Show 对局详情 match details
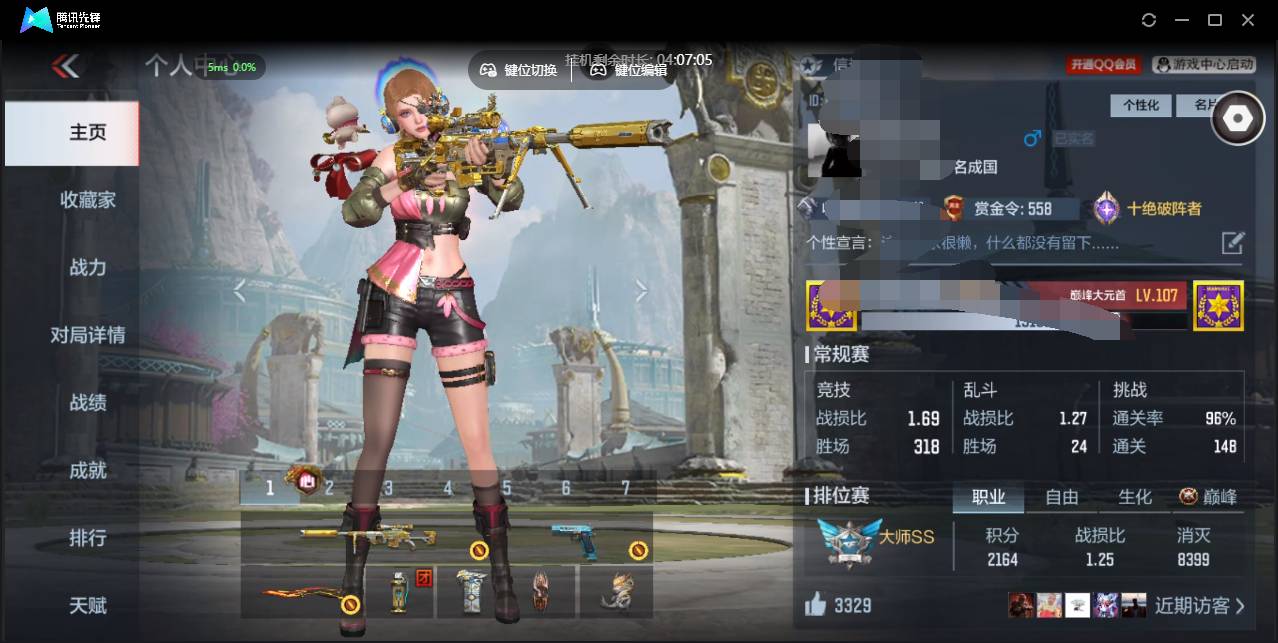 (87, 335)
